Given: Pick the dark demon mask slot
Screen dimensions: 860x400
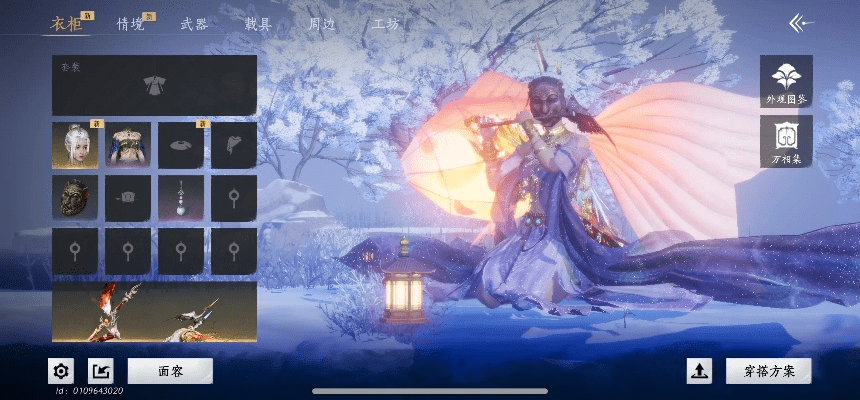Looking at the screenshot, I should (x=75, y=198).
